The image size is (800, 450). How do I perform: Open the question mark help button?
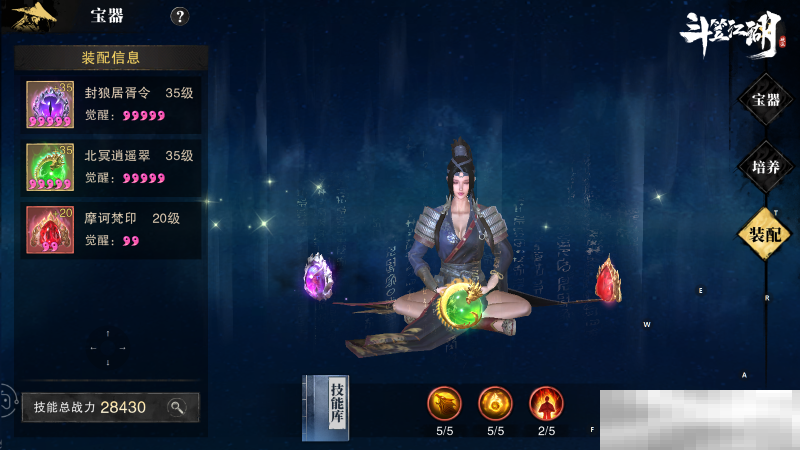(180, 16)
